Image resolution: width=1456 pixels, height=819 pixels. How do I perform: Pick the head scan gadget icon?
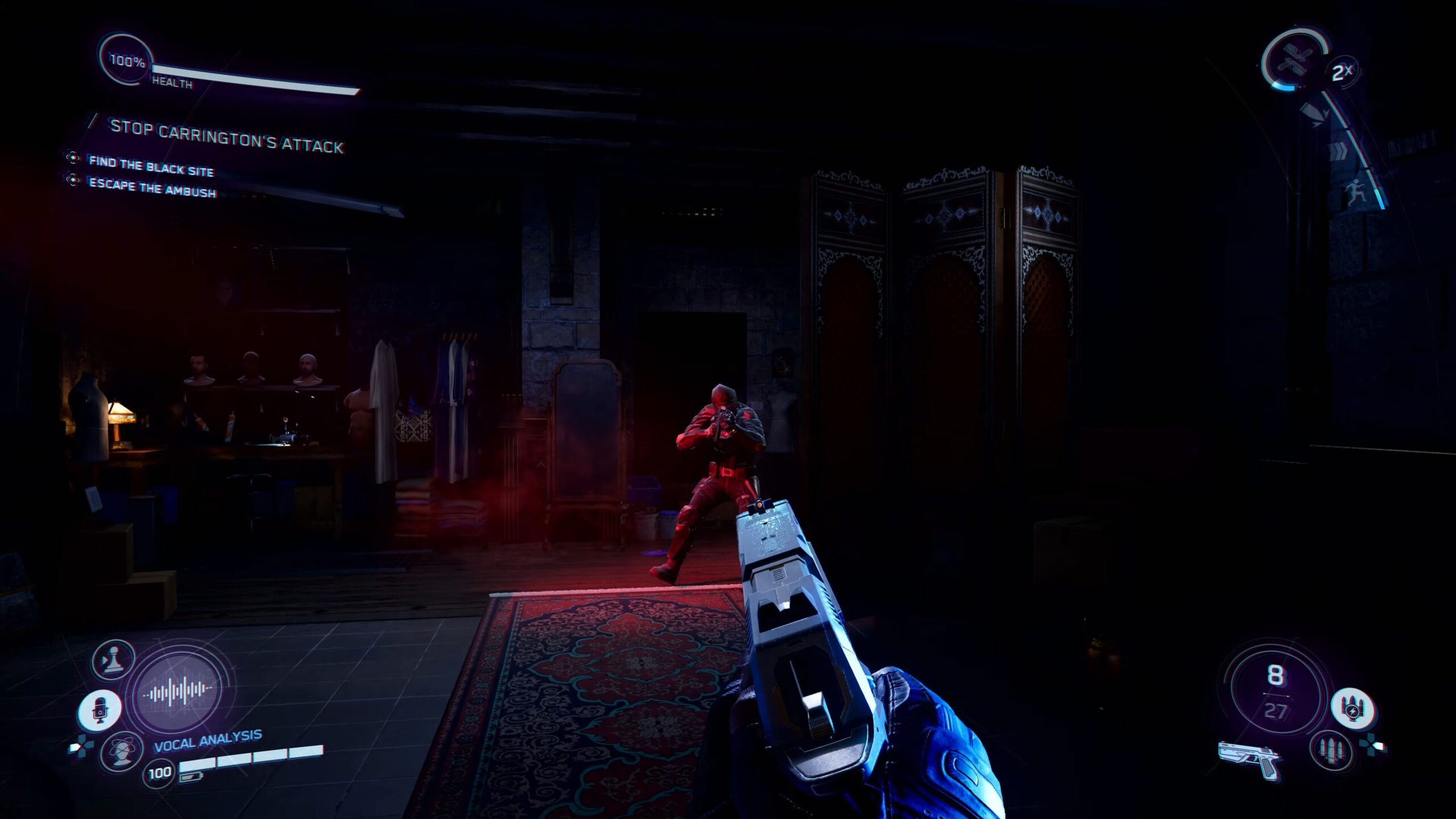tap(121, 752)
